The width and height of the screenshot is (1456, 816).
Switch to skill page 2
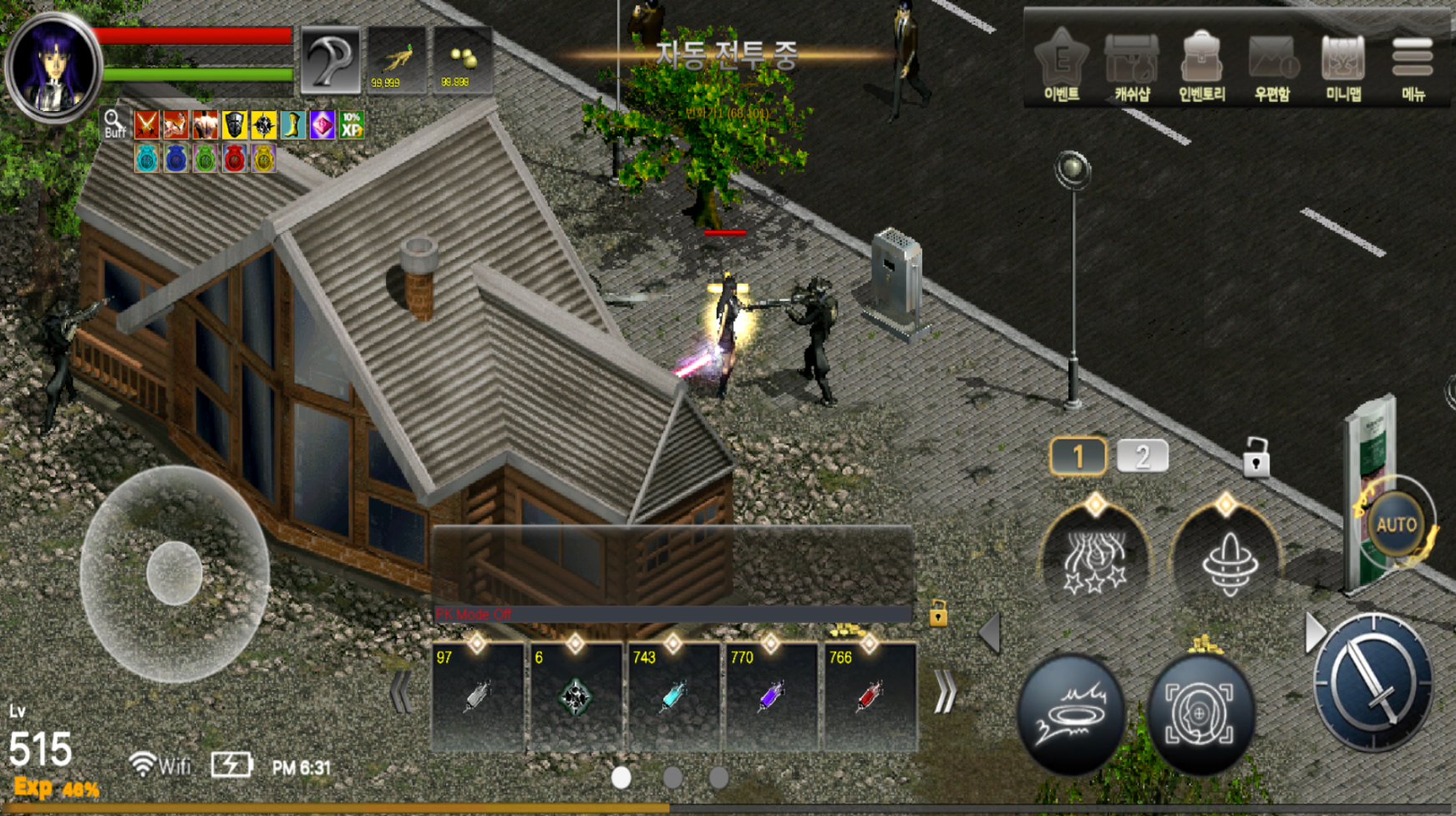(1142, 457)
